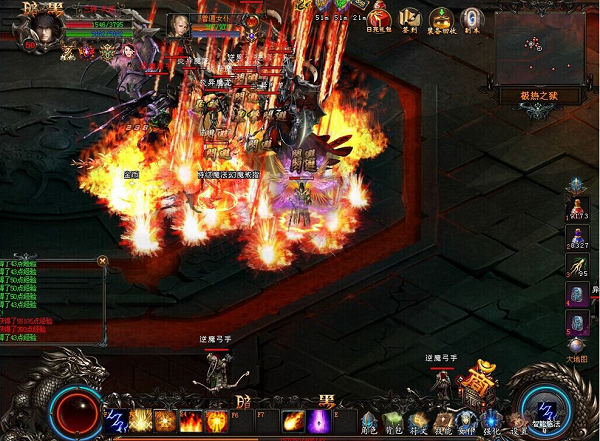Open the character (角色) panel
The height and width of the screenshot is (441, 600).
[x=369, y=421]
